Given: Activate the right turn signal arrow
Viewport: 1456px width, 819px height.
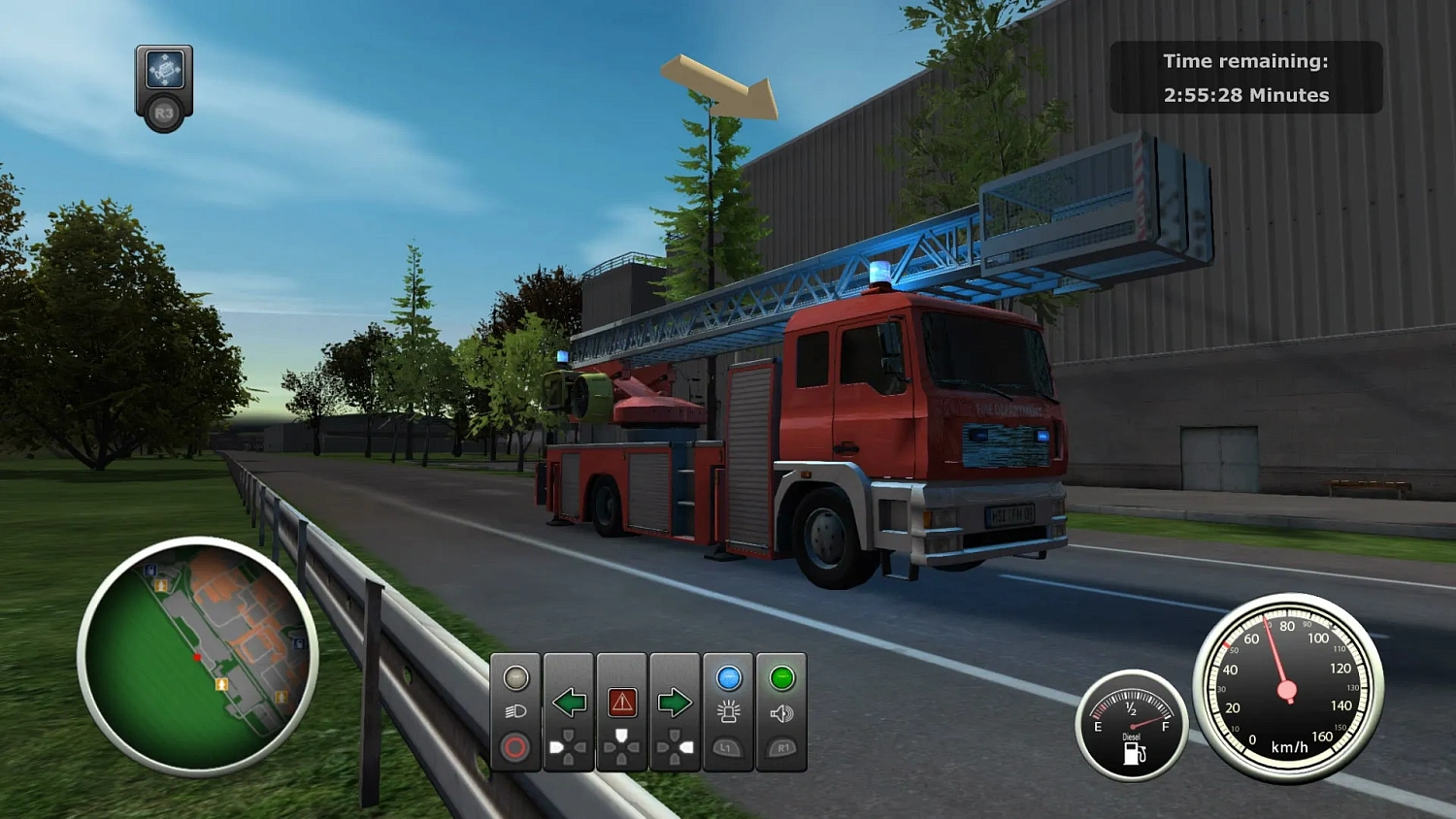Looking at the screenshot, I should tap(676, 702).
